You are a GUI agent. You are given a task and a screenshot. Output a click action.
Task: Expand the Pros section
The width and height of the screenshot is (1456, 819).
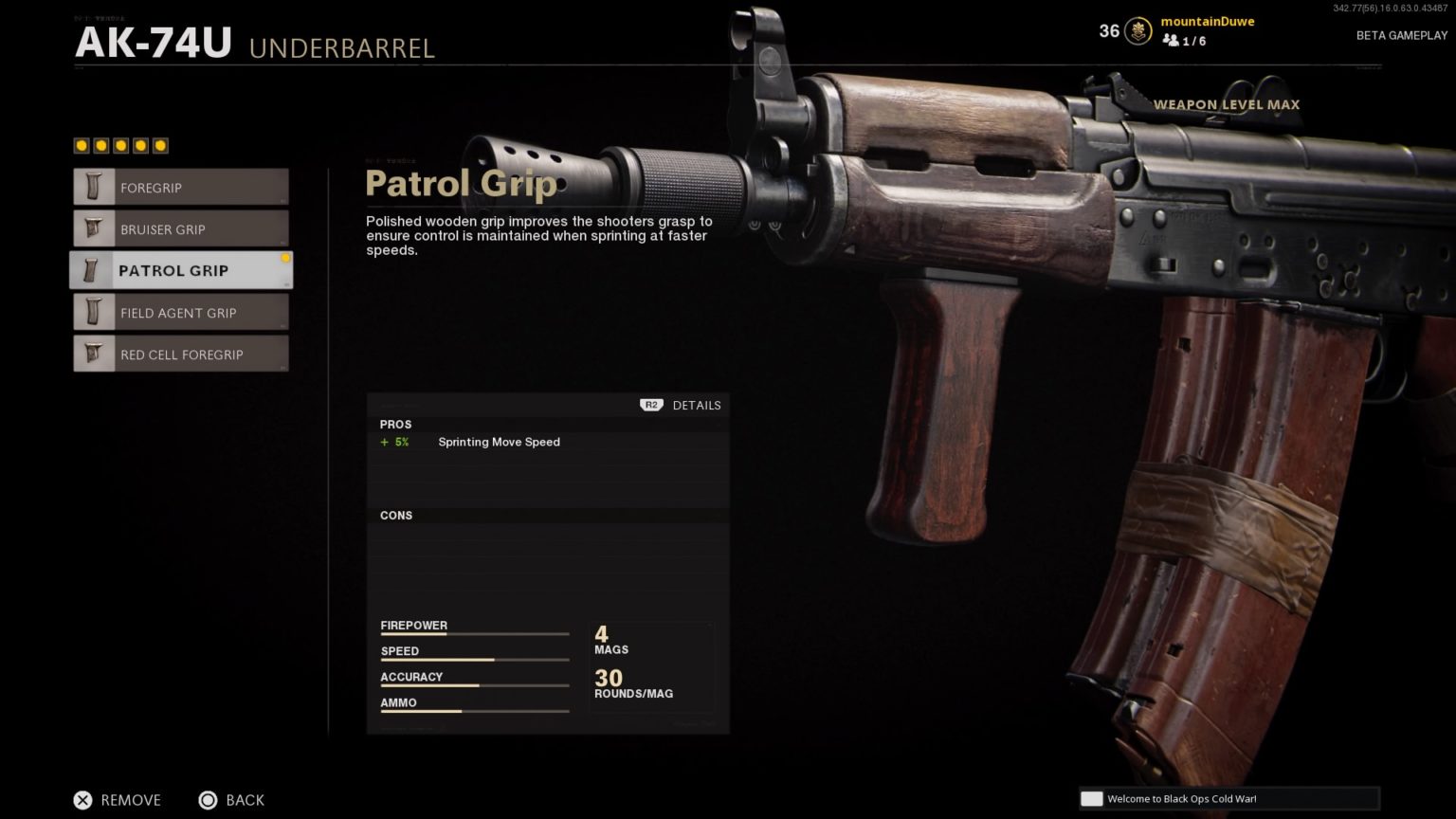click(x=396, y=425)
